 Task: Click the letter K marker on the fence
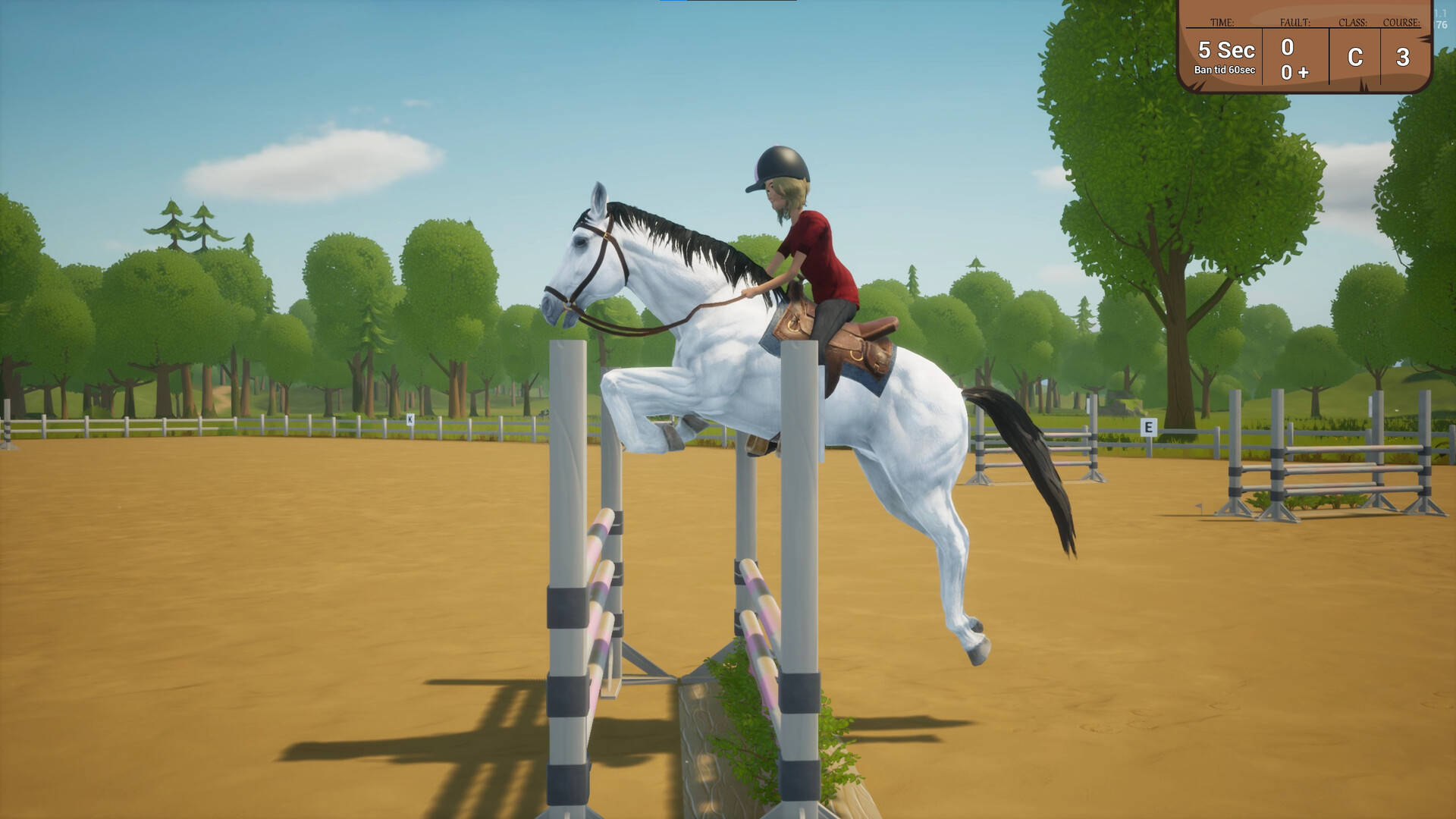409,418
